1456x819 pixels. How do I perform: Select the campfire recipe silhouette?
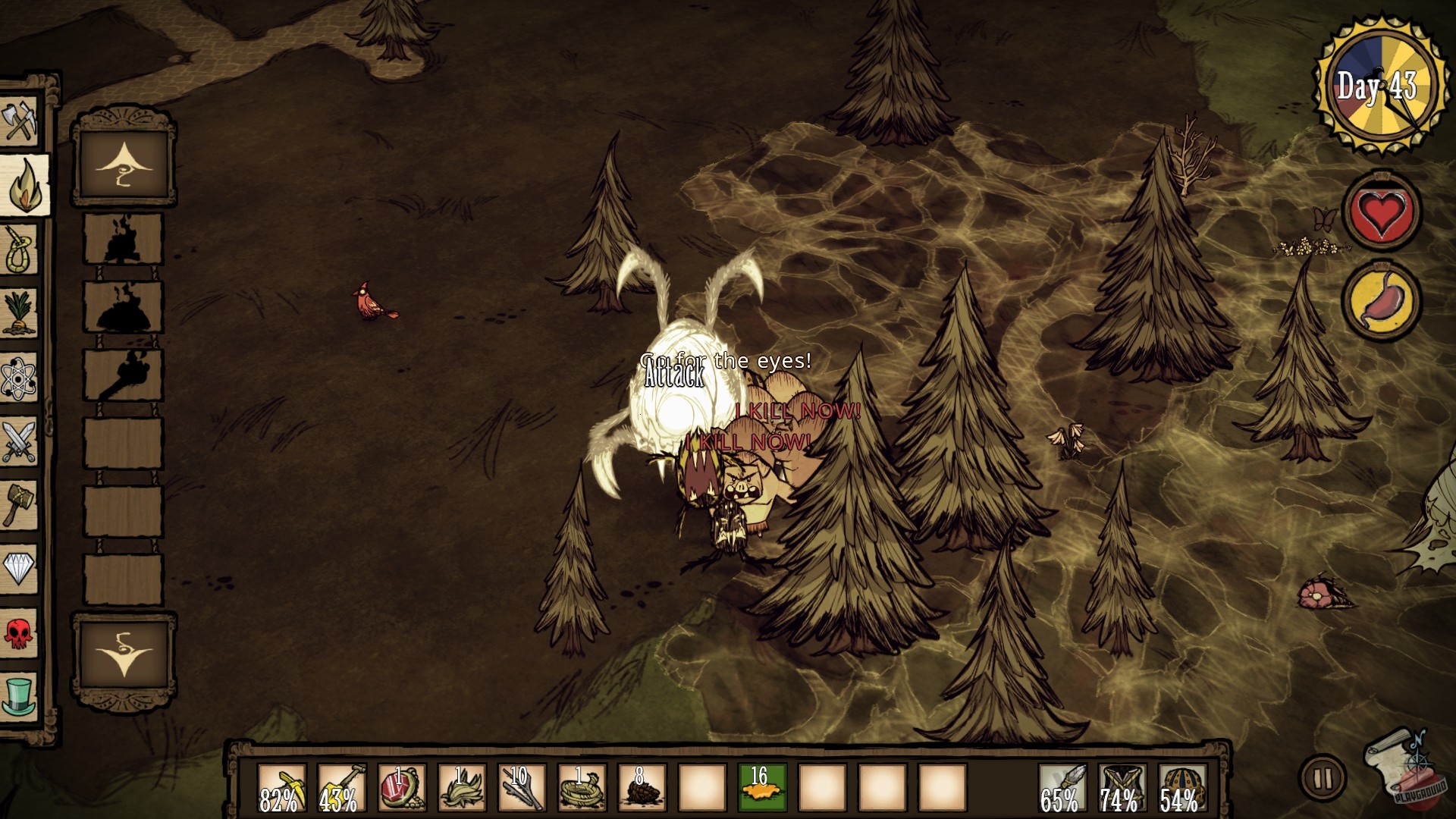pyautogui.click(x=123, y=240)
